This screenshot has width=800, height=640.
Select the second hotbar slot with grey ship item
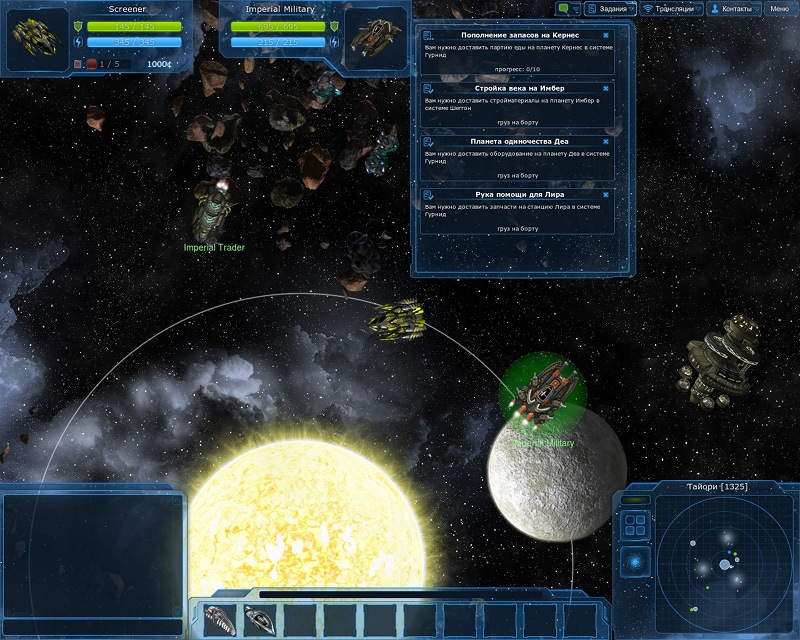click(x=260, y=620)
